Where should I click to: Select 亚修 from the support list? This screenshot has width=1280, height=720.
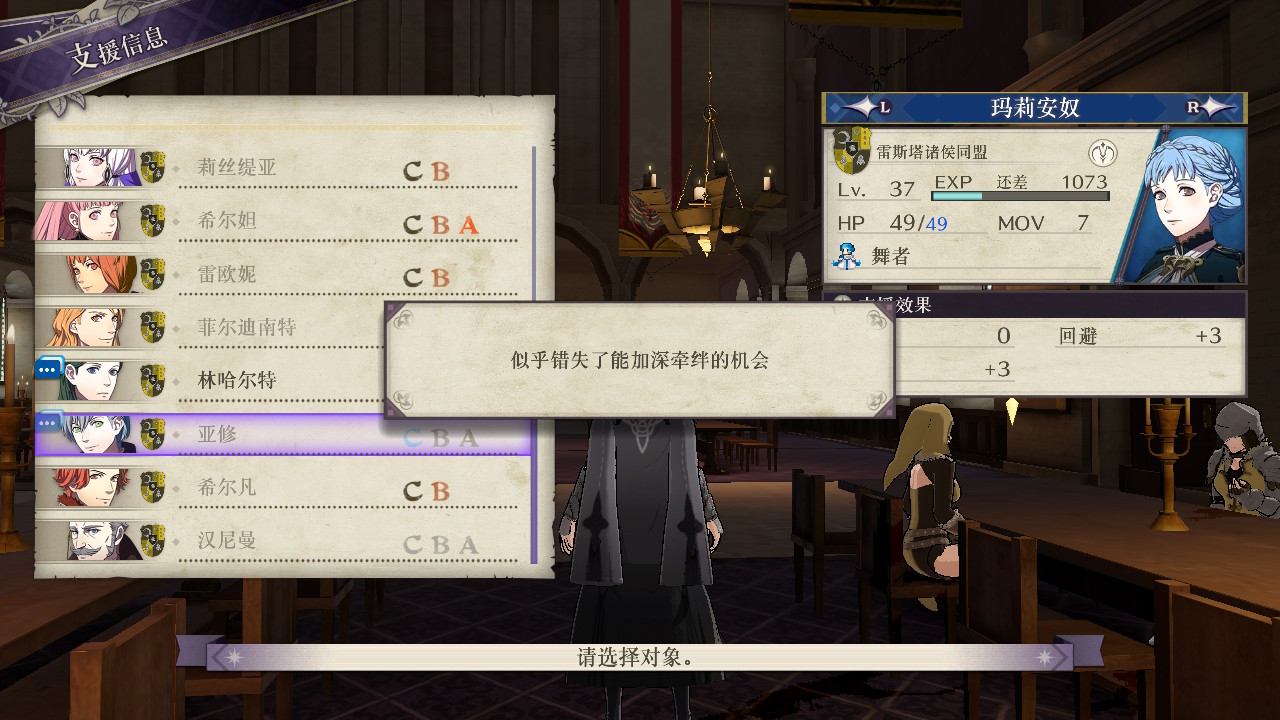262,433
